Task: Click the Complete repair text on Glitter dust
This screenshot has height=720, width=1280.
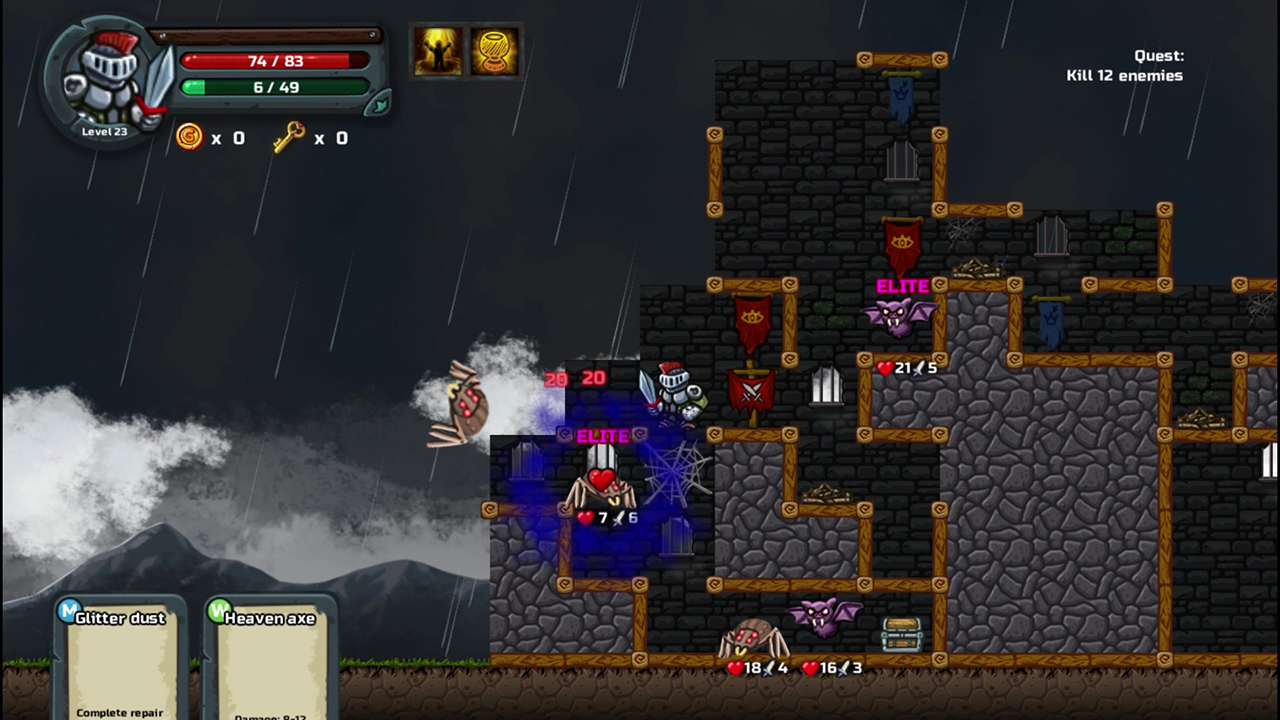Action: 121,713
